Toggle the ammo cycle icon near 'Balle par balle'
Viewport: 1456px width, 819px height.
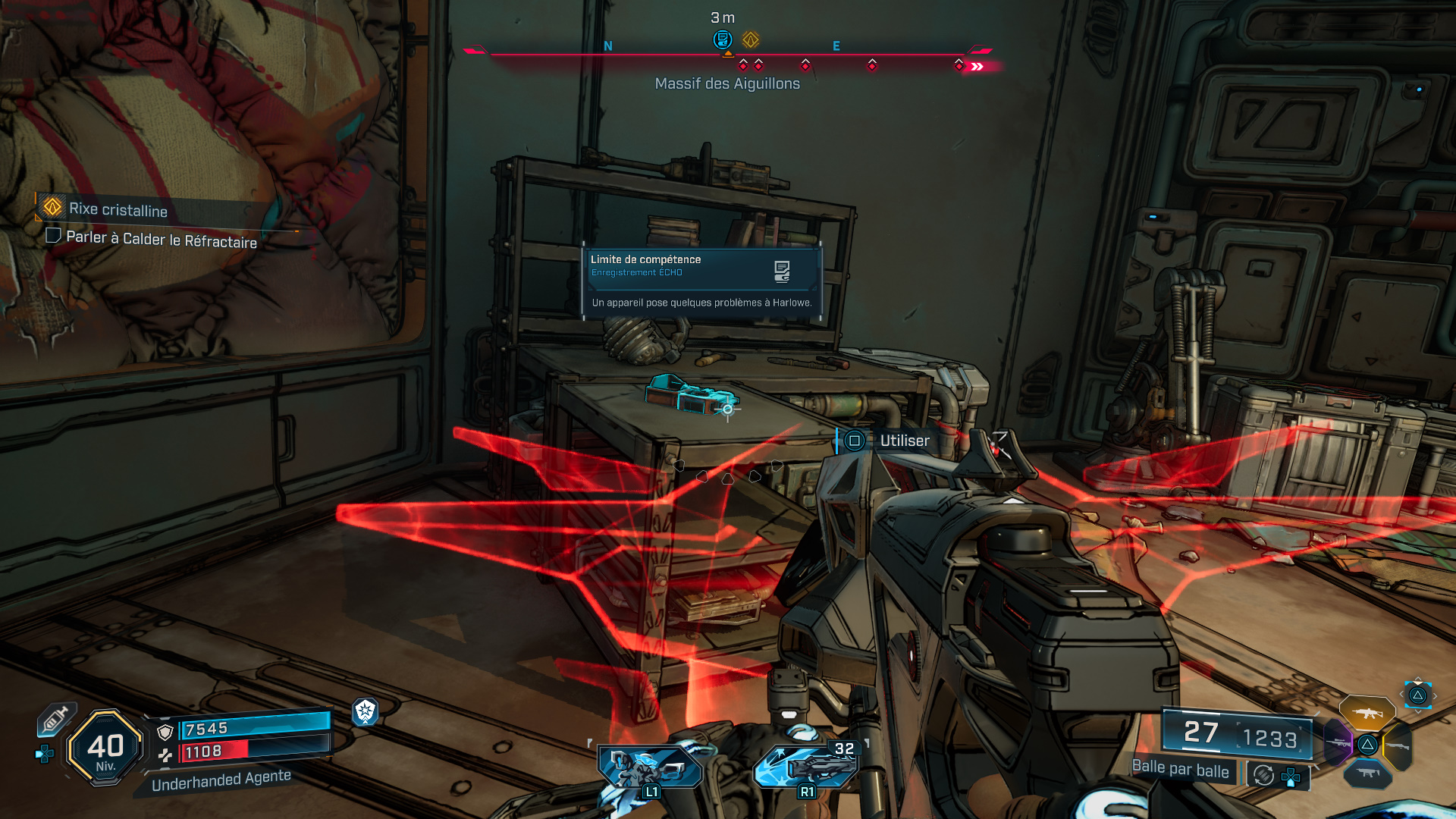pyautogui.click(x=1262, y=777)
